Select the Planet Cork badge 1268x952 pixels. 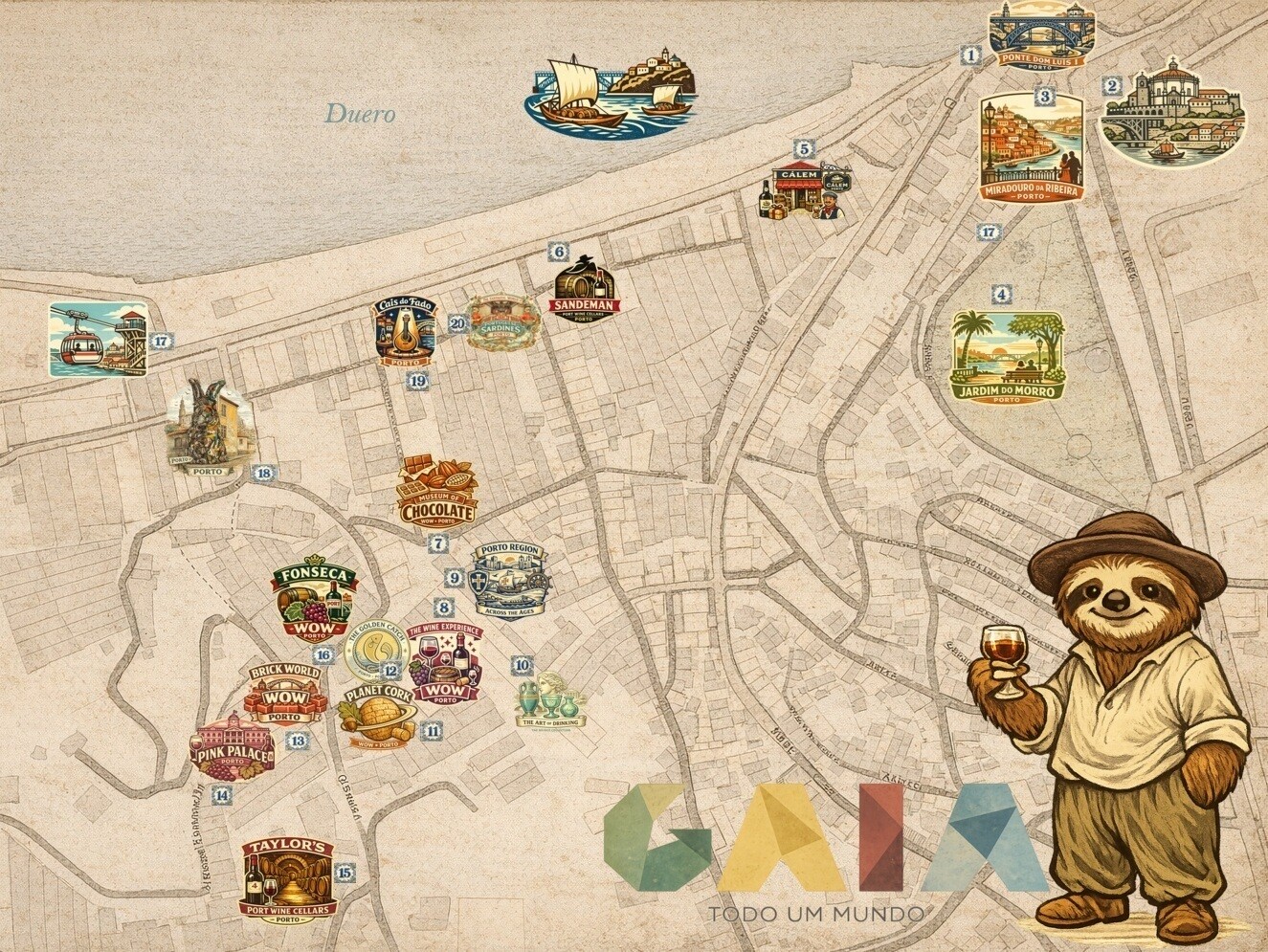click(x=377, y=715)
